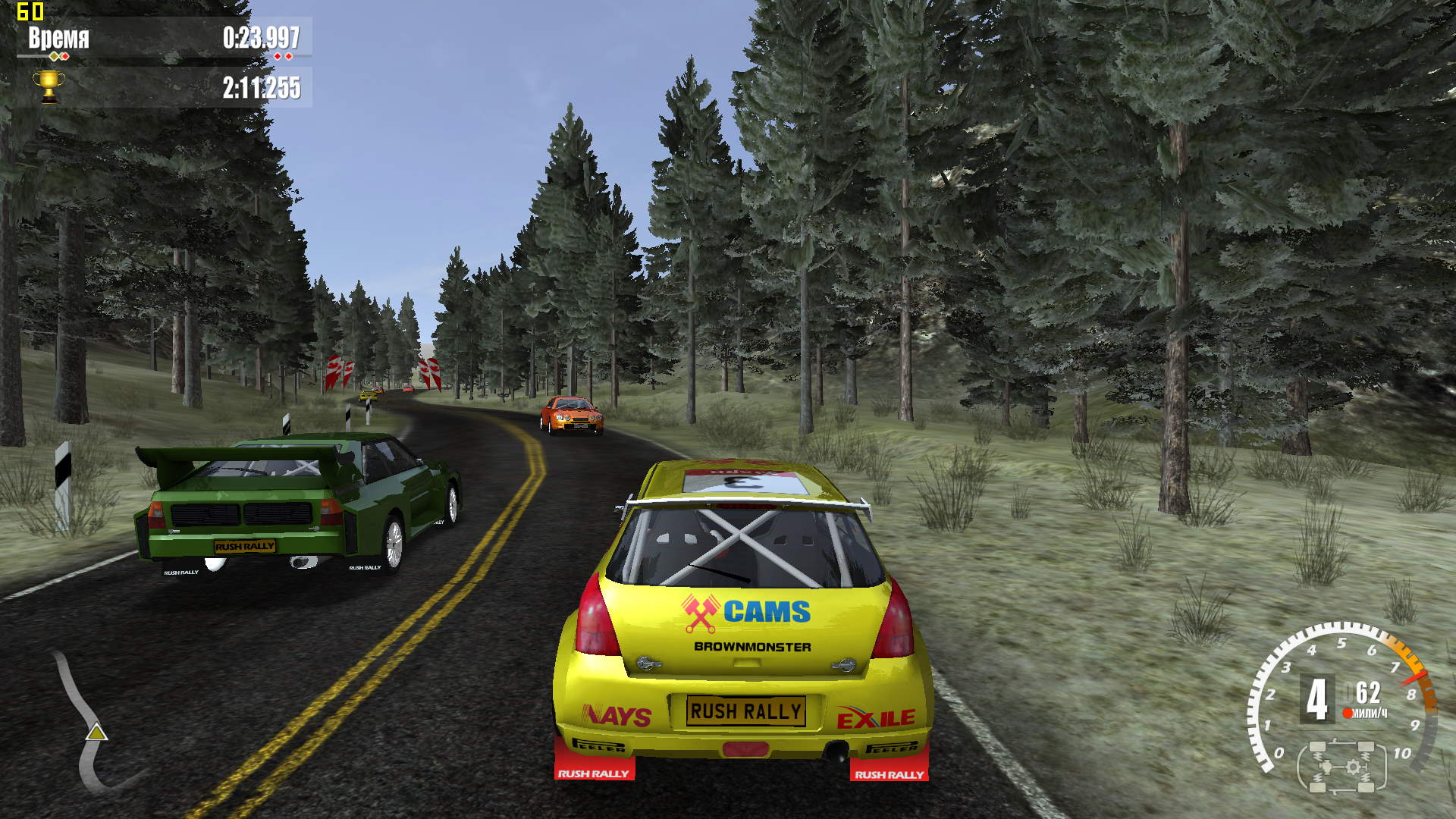Click the gold trophy icon
The image size is (1456, 819).
pyautogui.click(x=49, y=86)
